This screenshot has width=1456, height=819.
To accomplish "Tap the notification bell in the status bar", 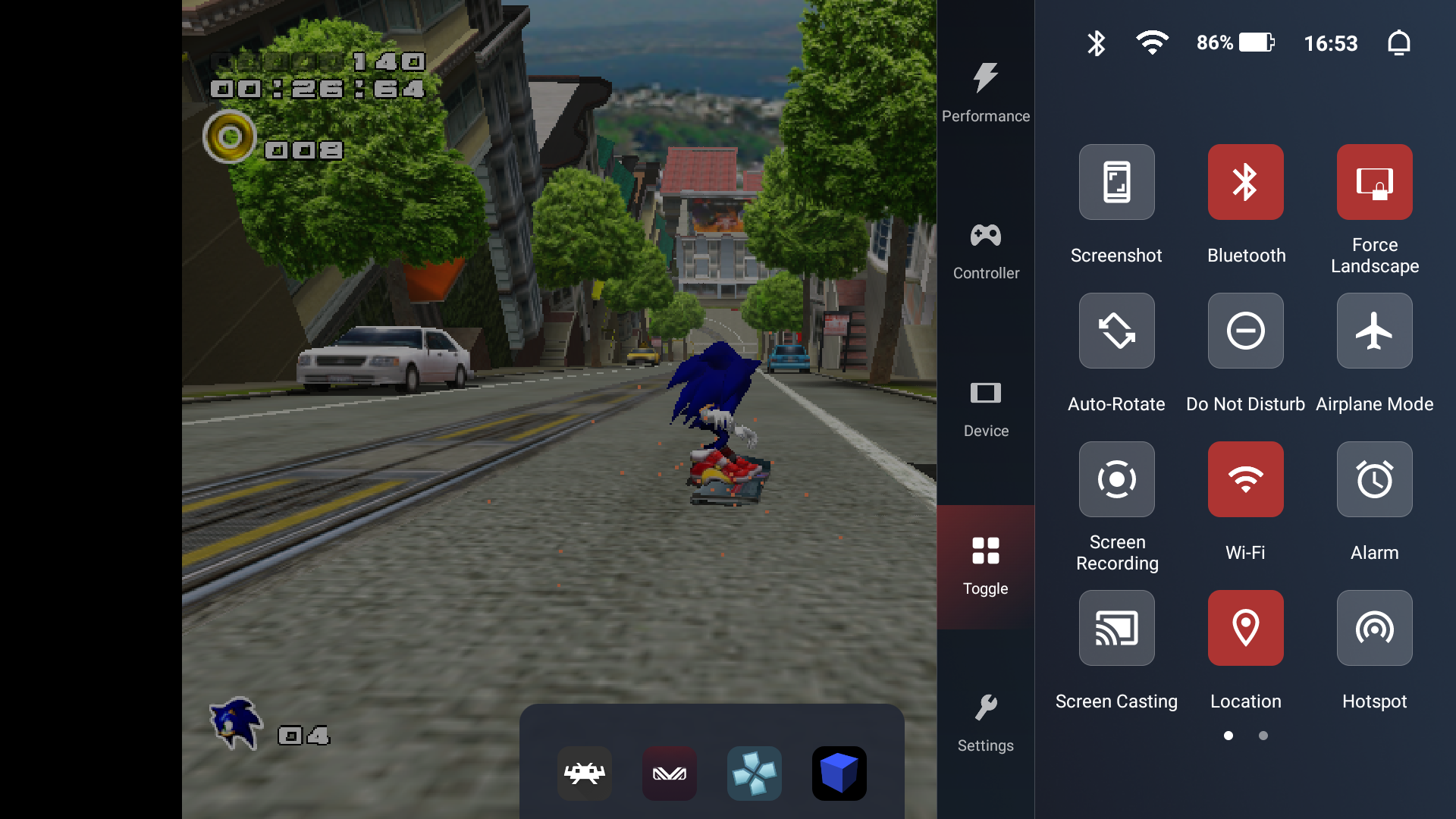I will click(1399, 43).
